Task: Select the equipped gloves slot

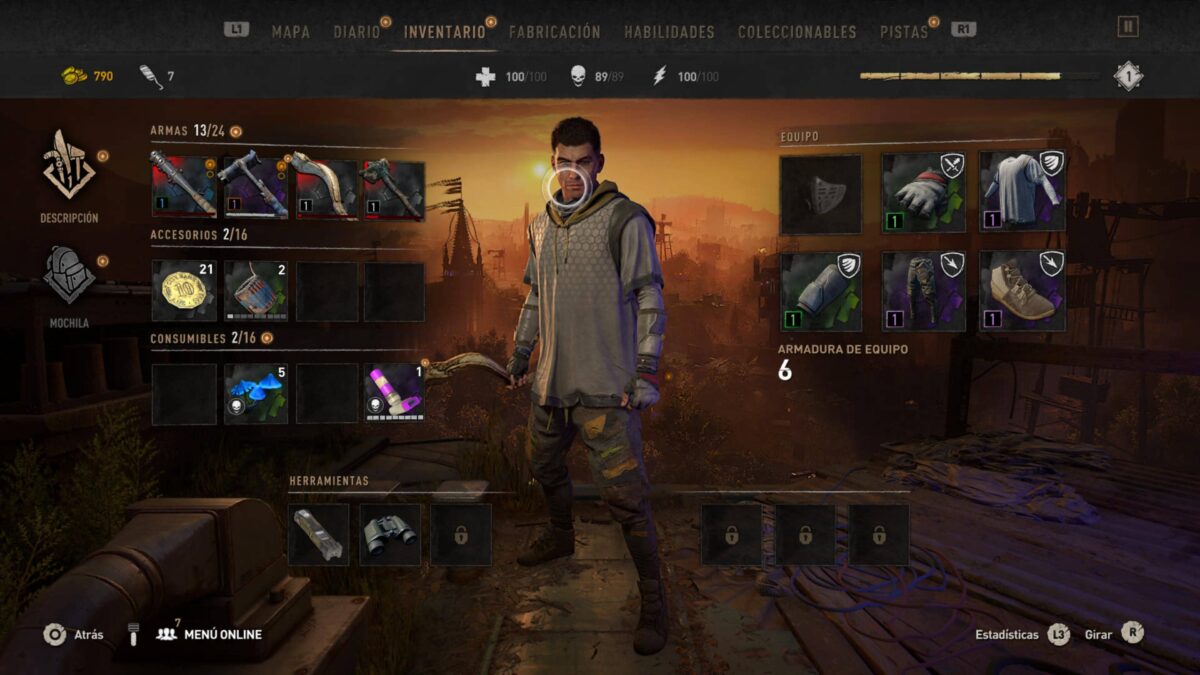Action: tap(923, 193)
